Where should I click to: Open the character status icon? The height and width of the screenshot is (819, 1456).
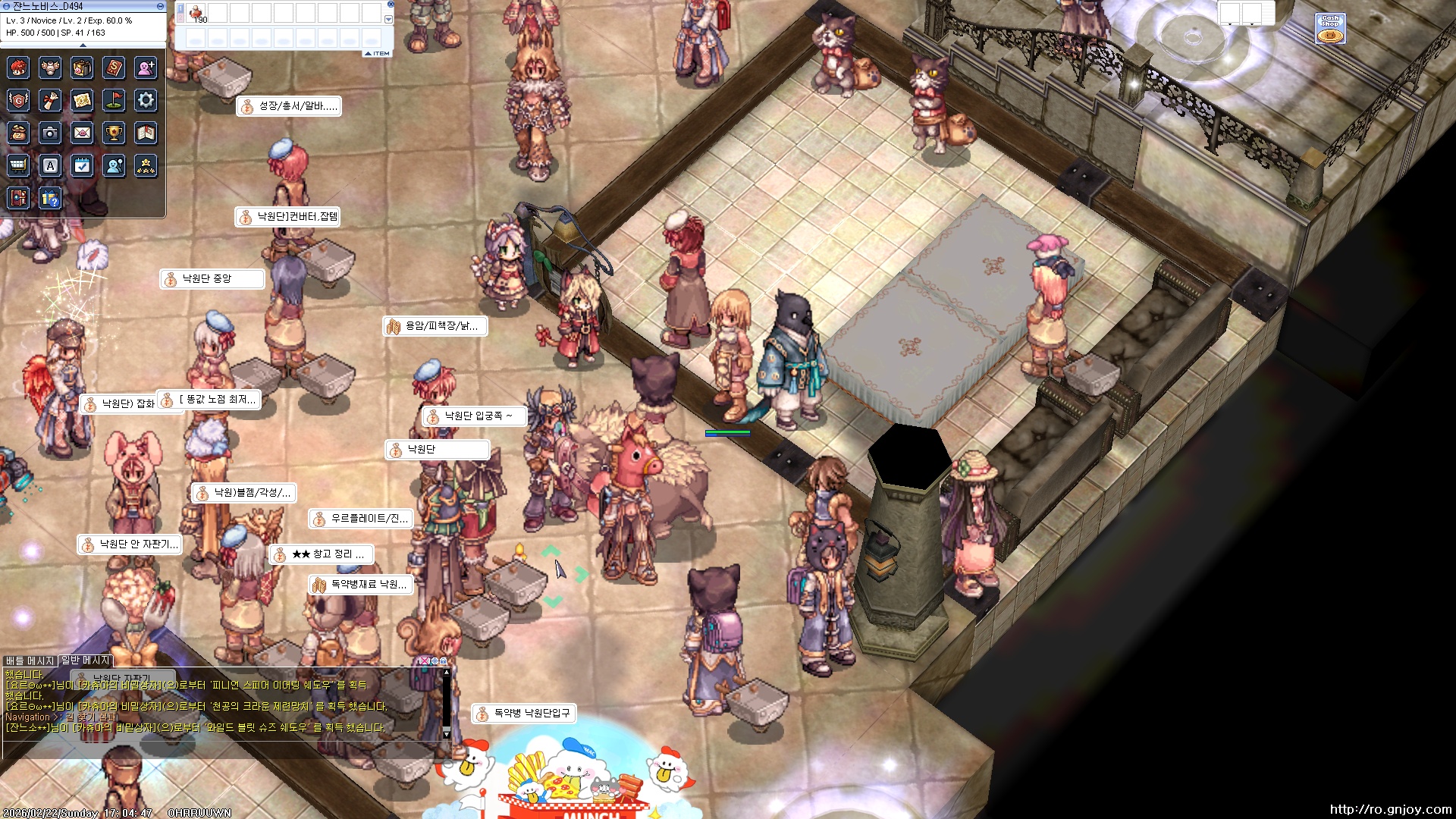coord(18,67)
